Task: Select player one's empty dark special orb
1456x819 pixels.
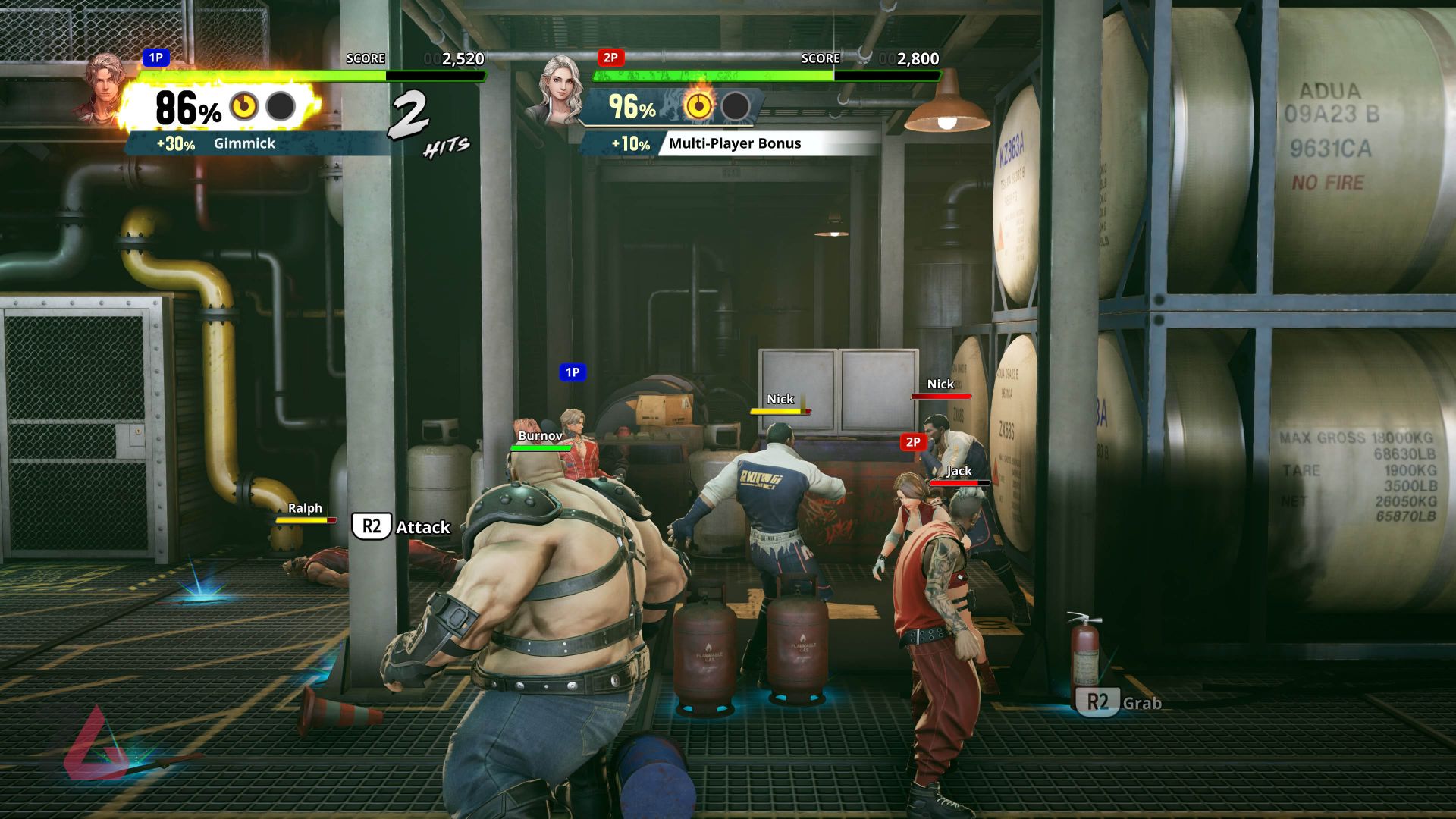Action: coord(281,107)
